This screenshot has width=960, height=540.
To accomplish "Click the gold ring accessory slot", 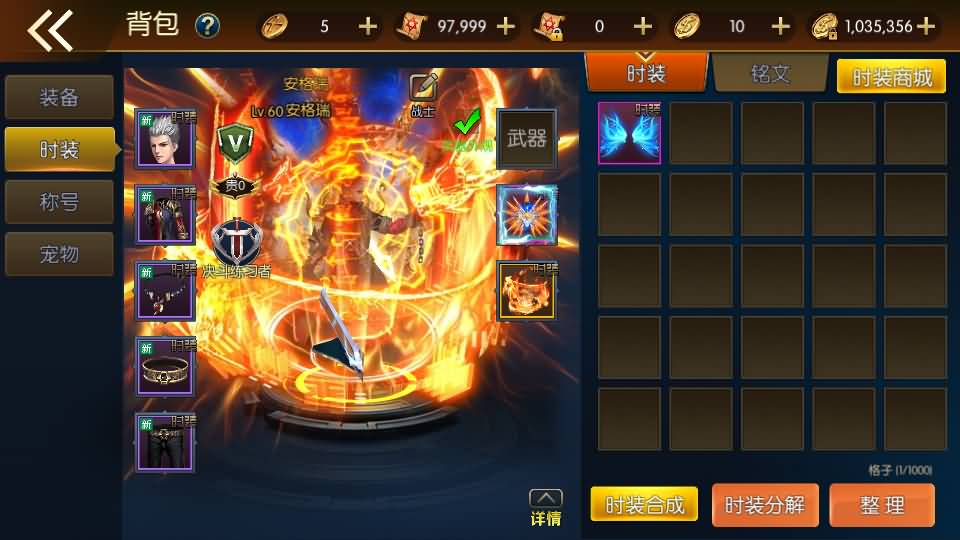I will pos(165,366).
